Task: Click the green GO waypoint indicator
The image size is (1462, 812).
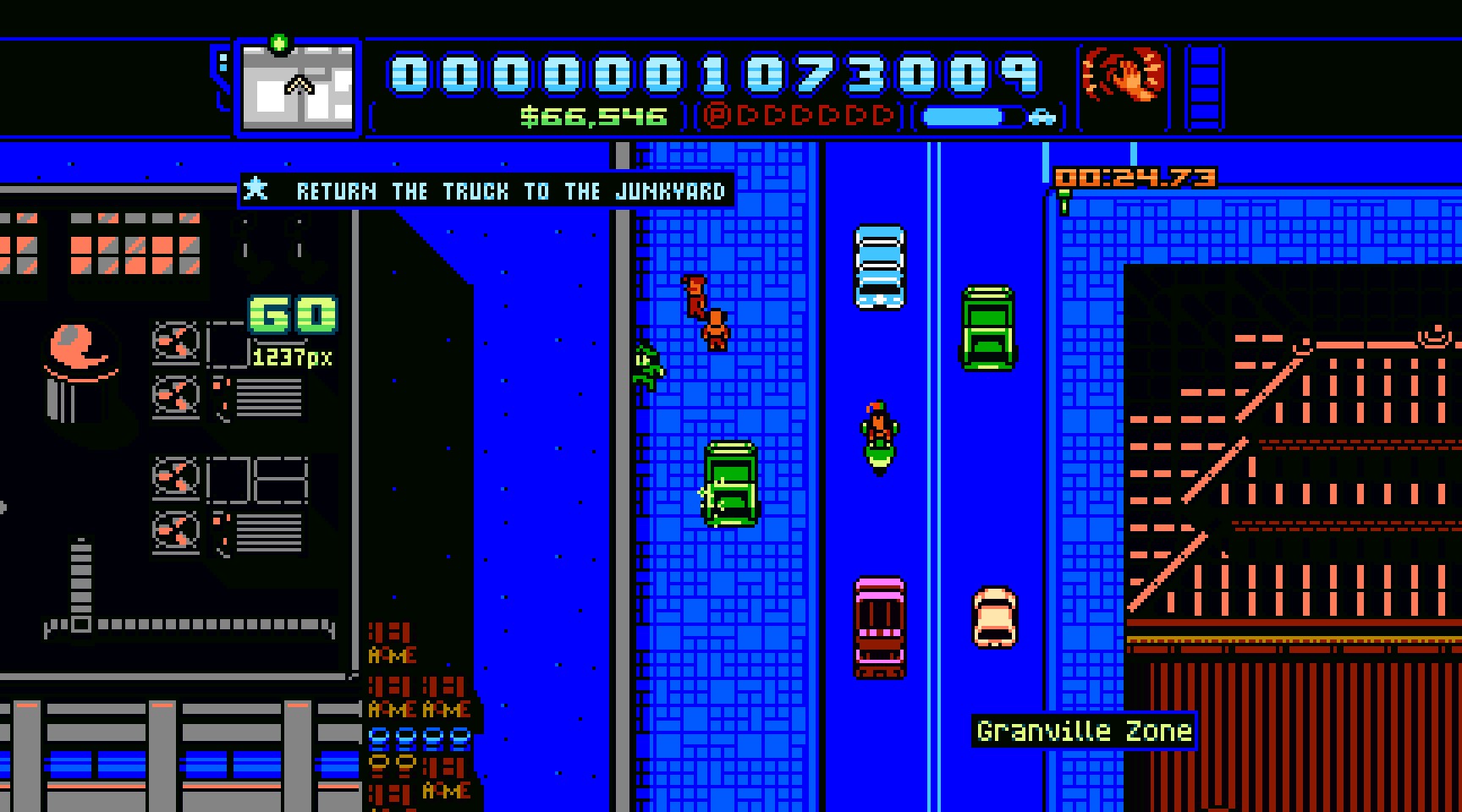Action: point(293,315)
